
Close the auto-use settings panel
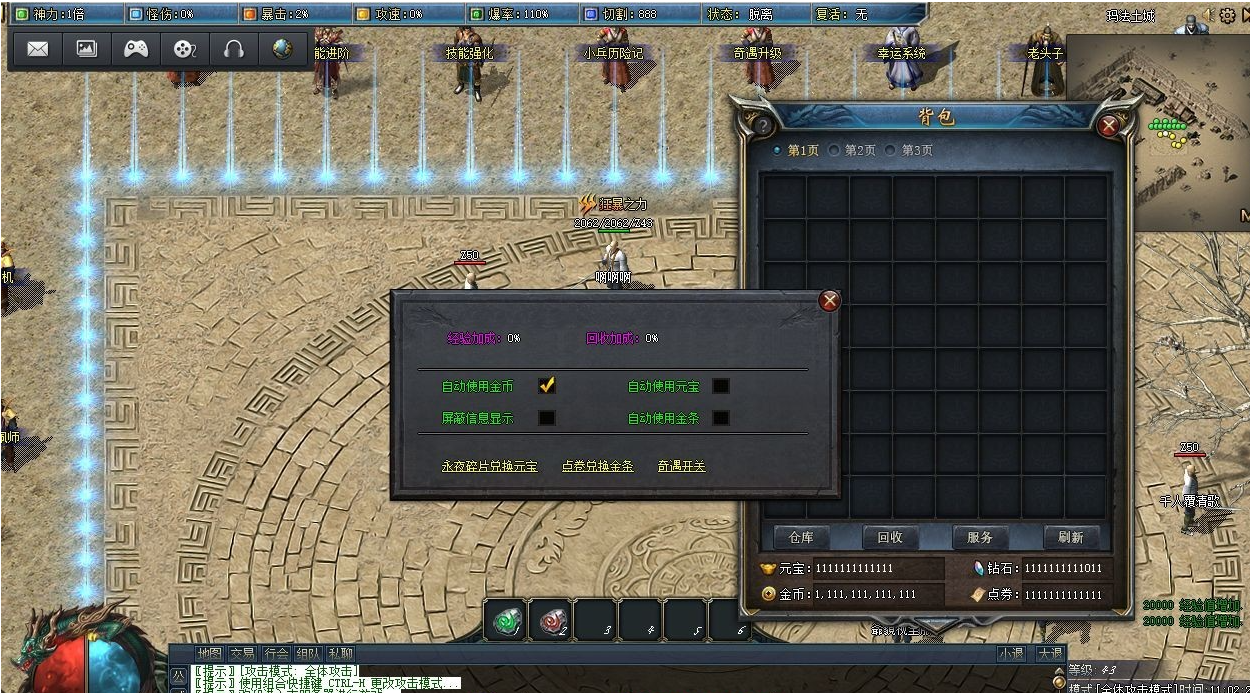pos(829,301)
